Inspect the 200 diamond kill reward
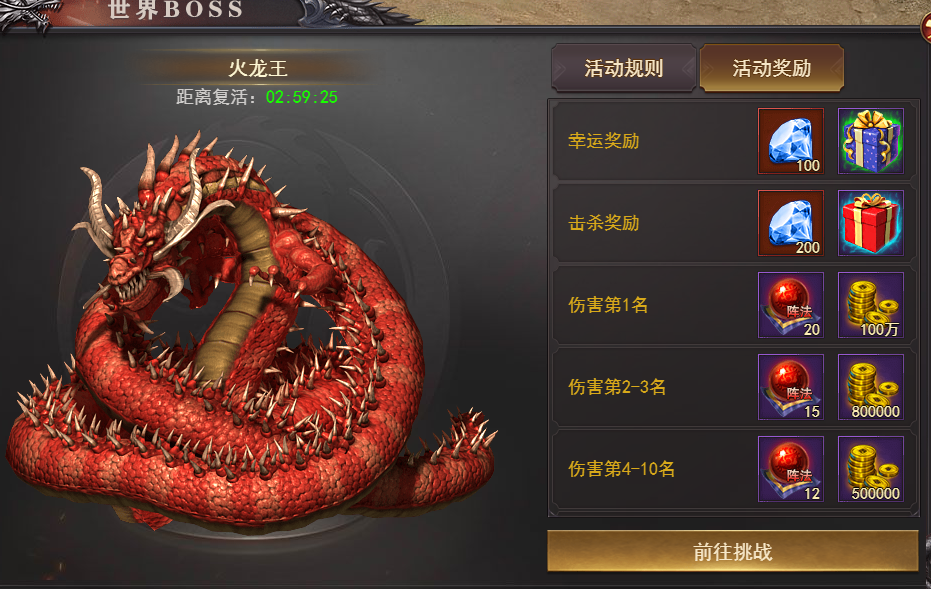The image size is (931, 589). [791, 223]
